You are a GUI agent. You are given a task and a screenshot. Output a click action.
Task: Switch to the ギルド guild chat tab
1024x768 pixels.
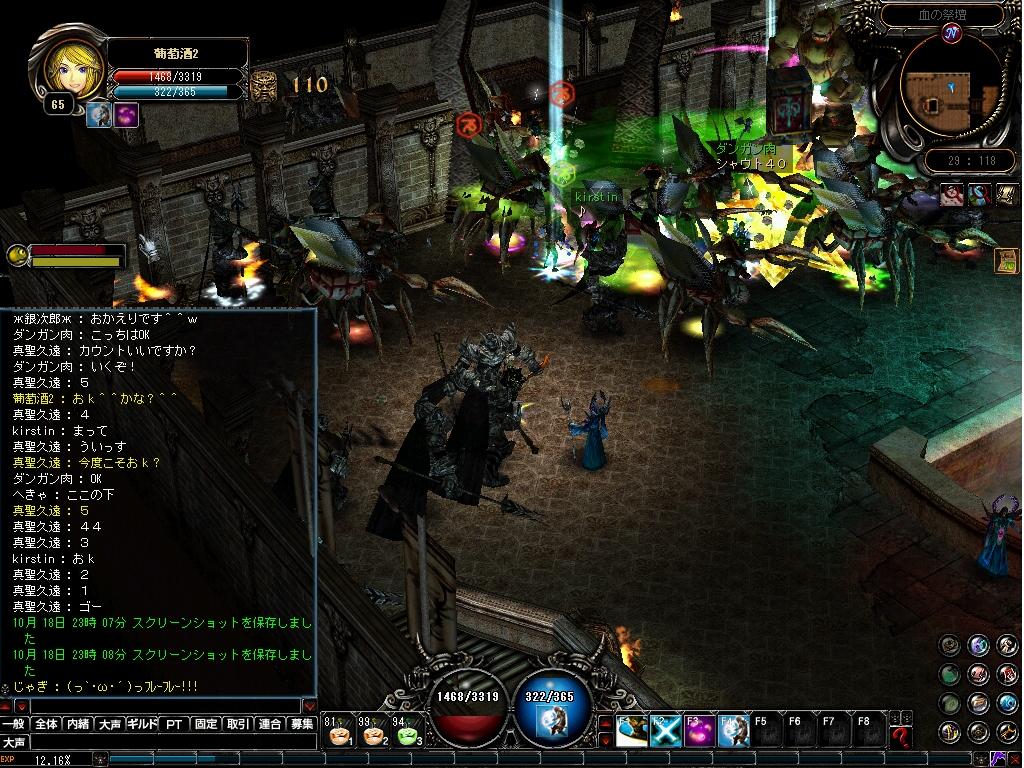click(x=142, y=724)
